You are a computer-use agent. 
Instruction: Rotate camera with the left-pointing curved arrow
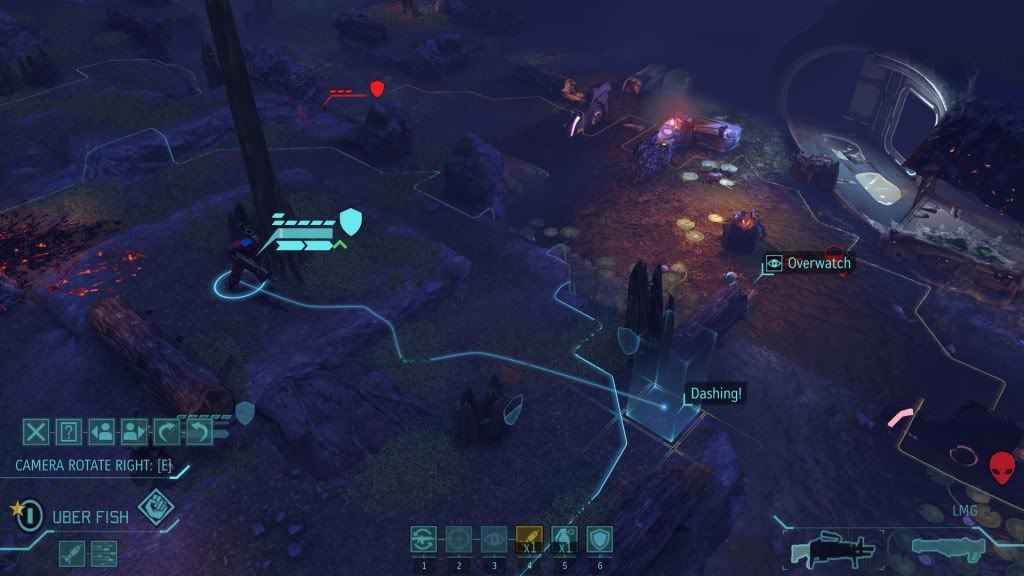[197, 432]
